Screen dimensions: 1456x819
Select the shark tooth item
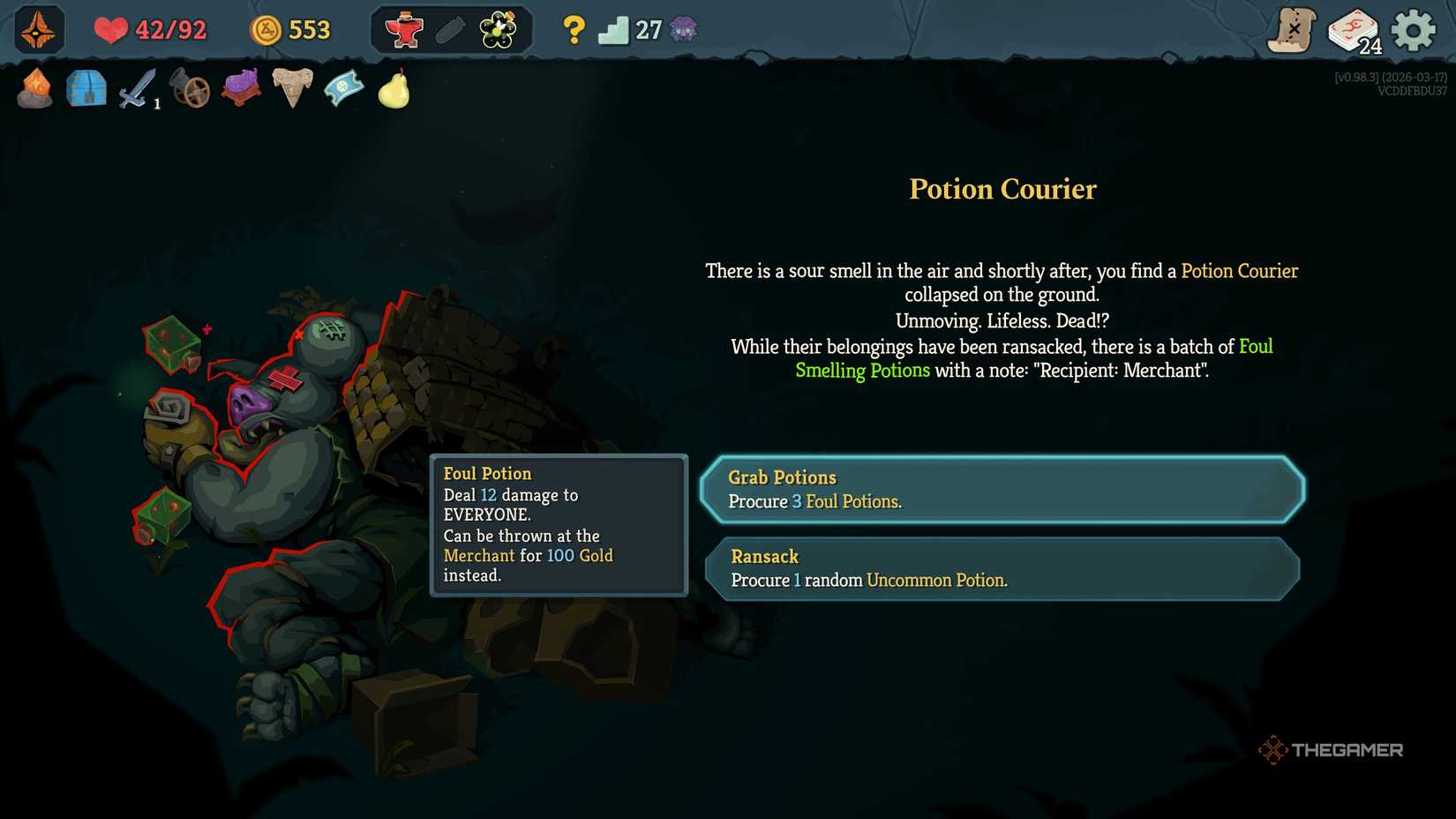click(x=292, y=88)
